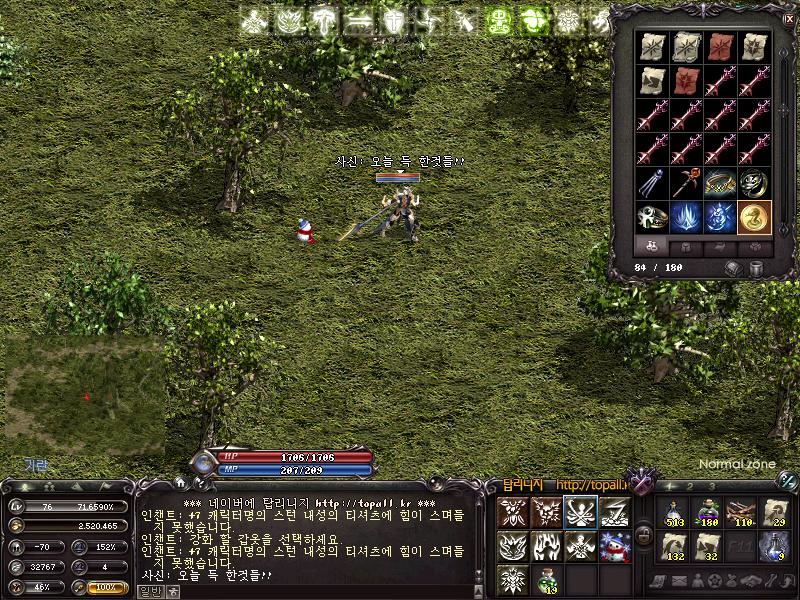This screenshot has width=800, height=600.
Task: Use the bundle of arrows stacked at 110
Action: pyautogui.click(x=741, y=512)
